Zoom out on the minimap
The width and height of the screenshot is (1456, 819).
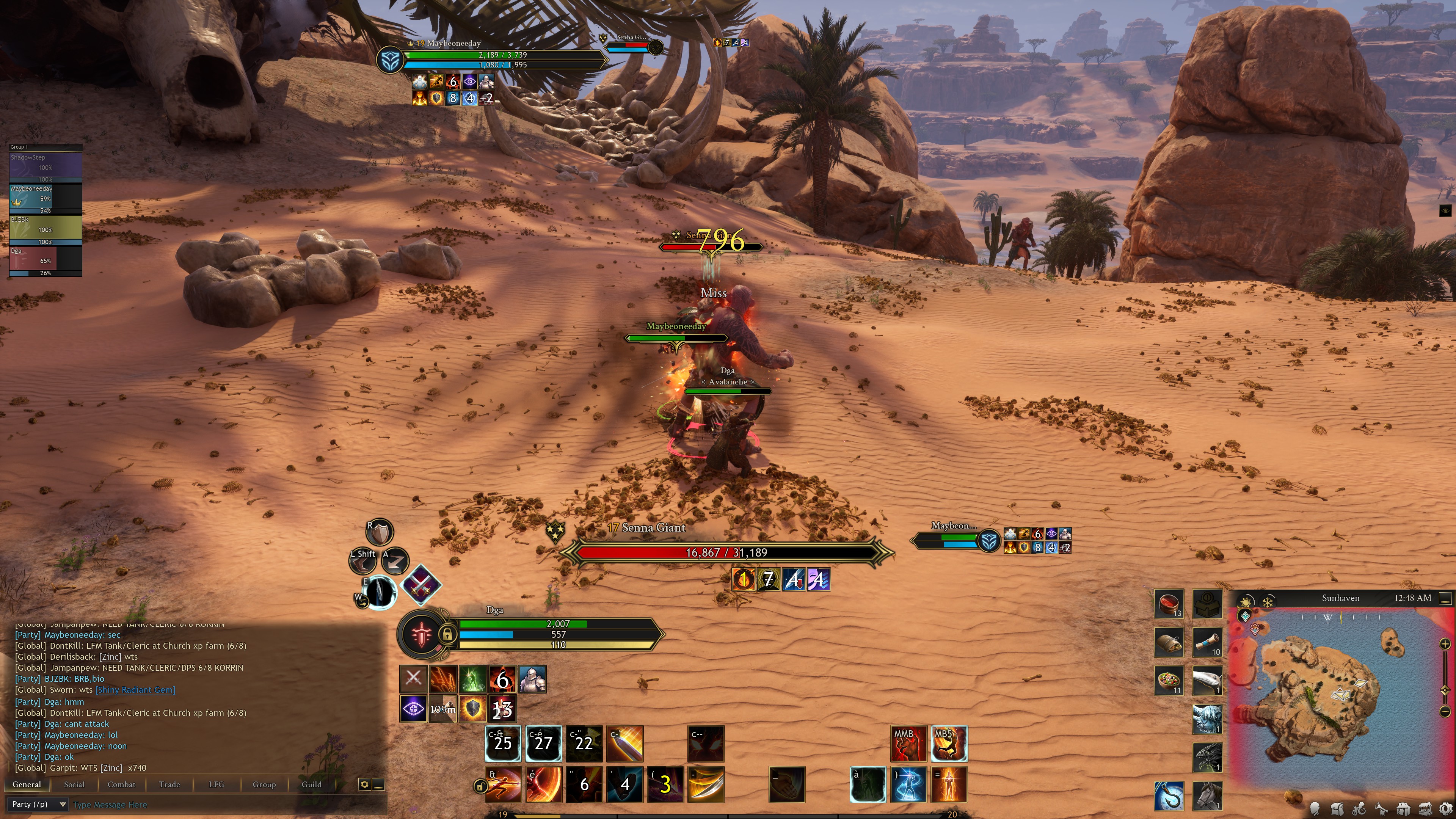1445,711
